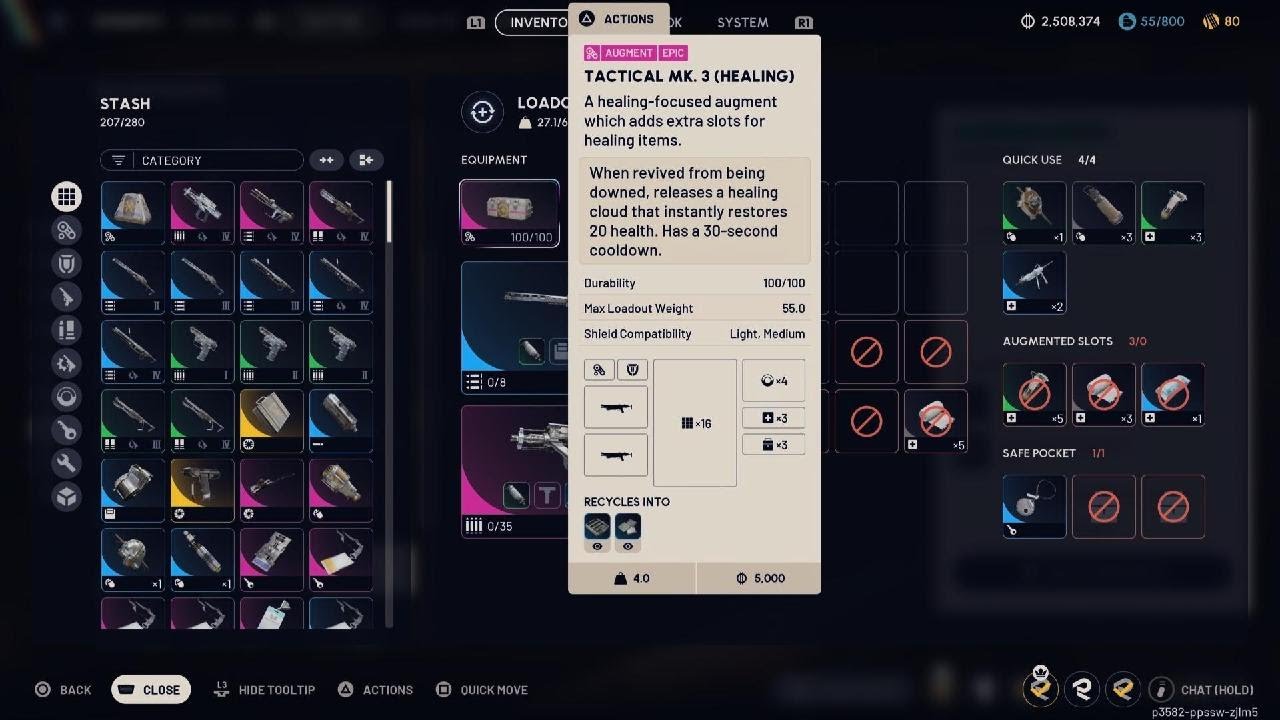The image size is (1280, 720).
Task: Click the stash stack-merge button beside Category
Action: tap(366, 160)
